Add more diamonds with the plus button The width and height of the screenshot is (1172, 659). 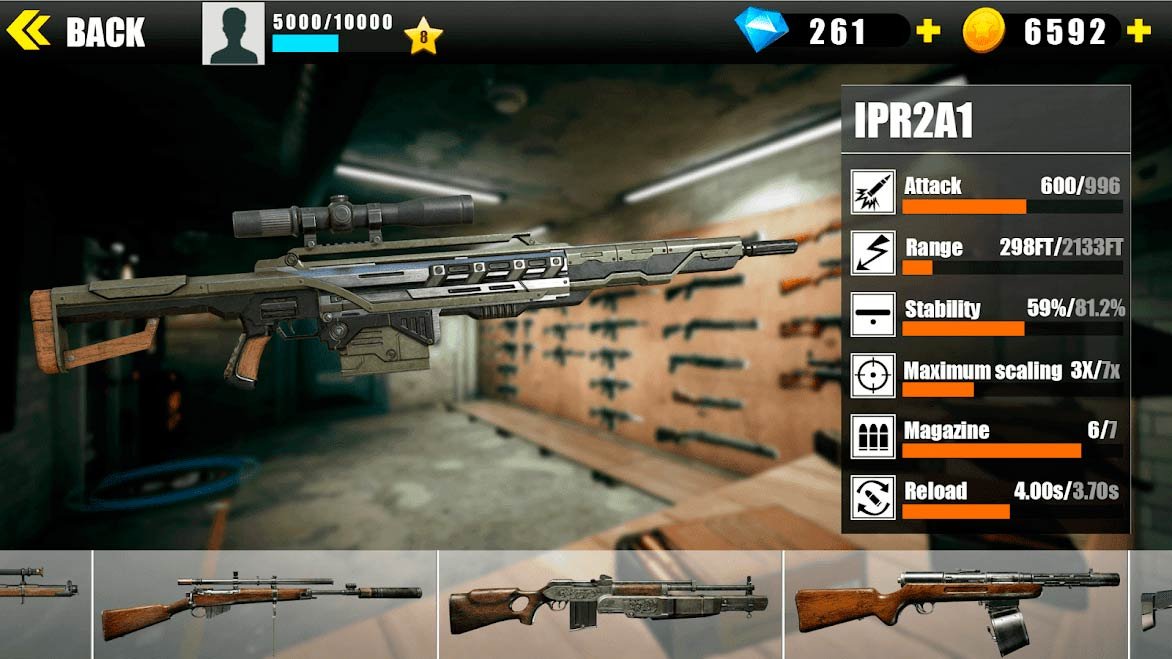click(x=929, y=32)
